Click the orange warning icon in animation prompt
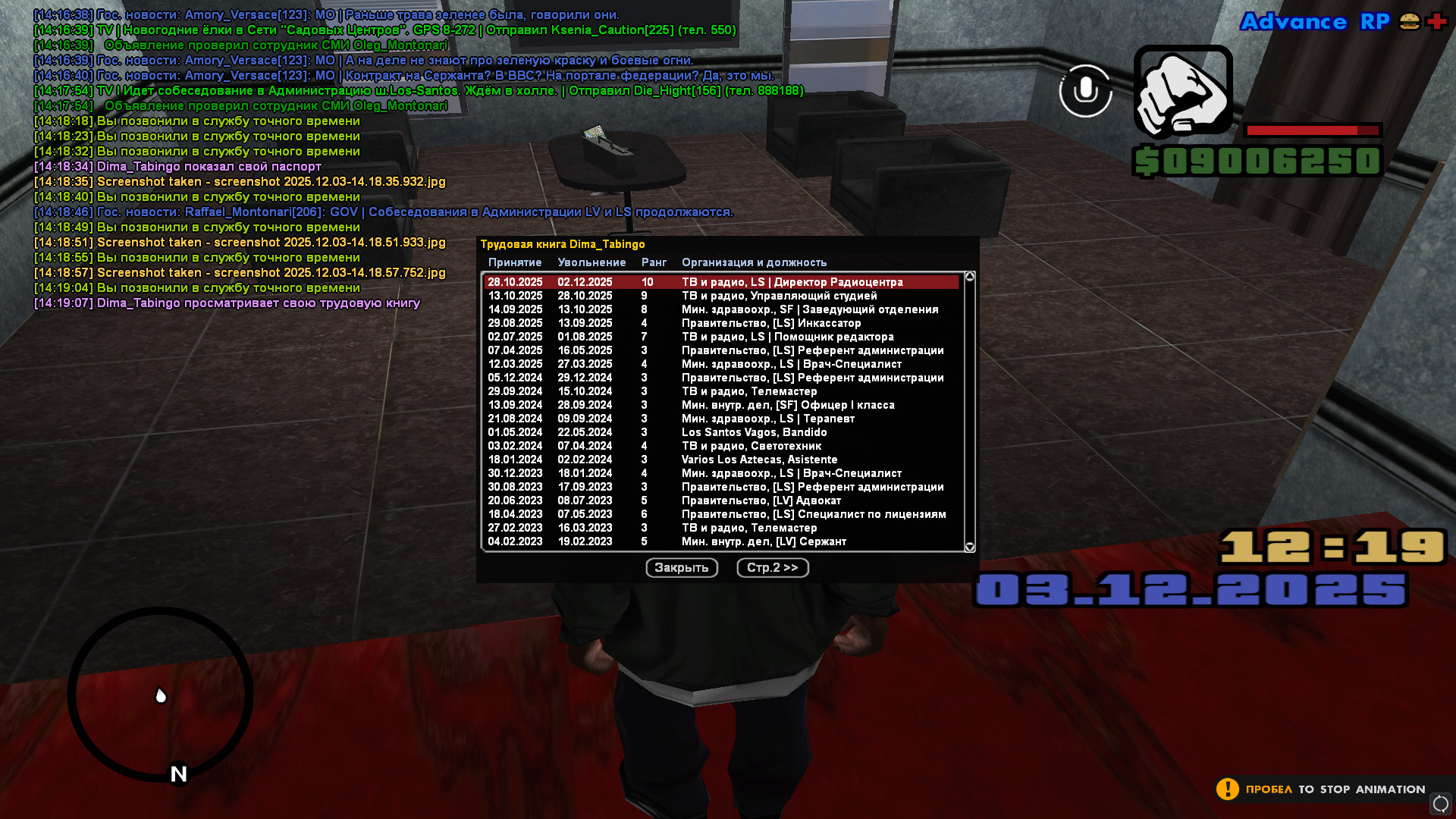This screenshot has width=1456, height=819. [x=1228, y=789]
